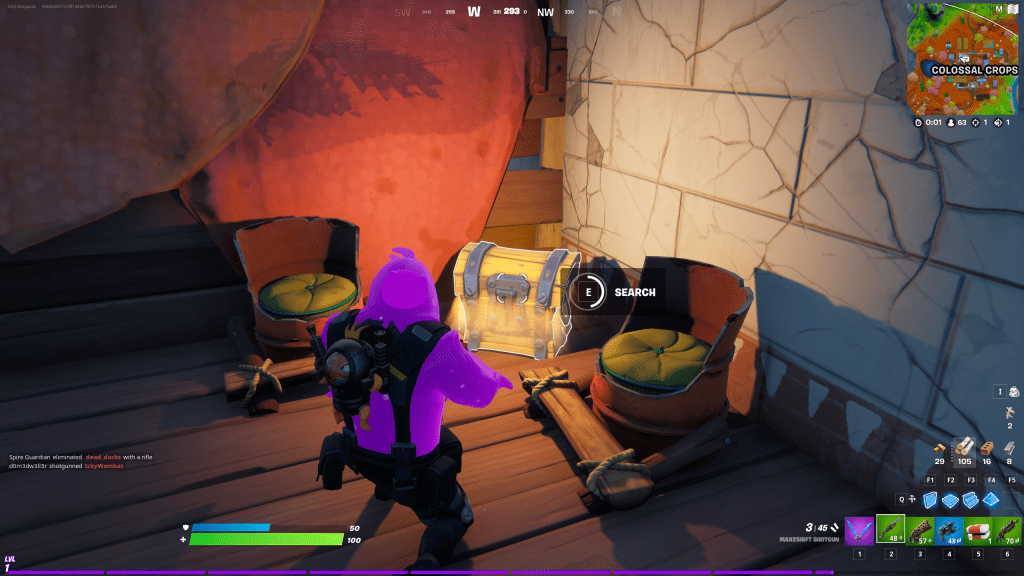Image resolution: width=1024 pixels, height=576 pixels.
Task: Equip the blue-rarity weapon in slot 4
Action: pyautogui.click(x=949, y=531)
